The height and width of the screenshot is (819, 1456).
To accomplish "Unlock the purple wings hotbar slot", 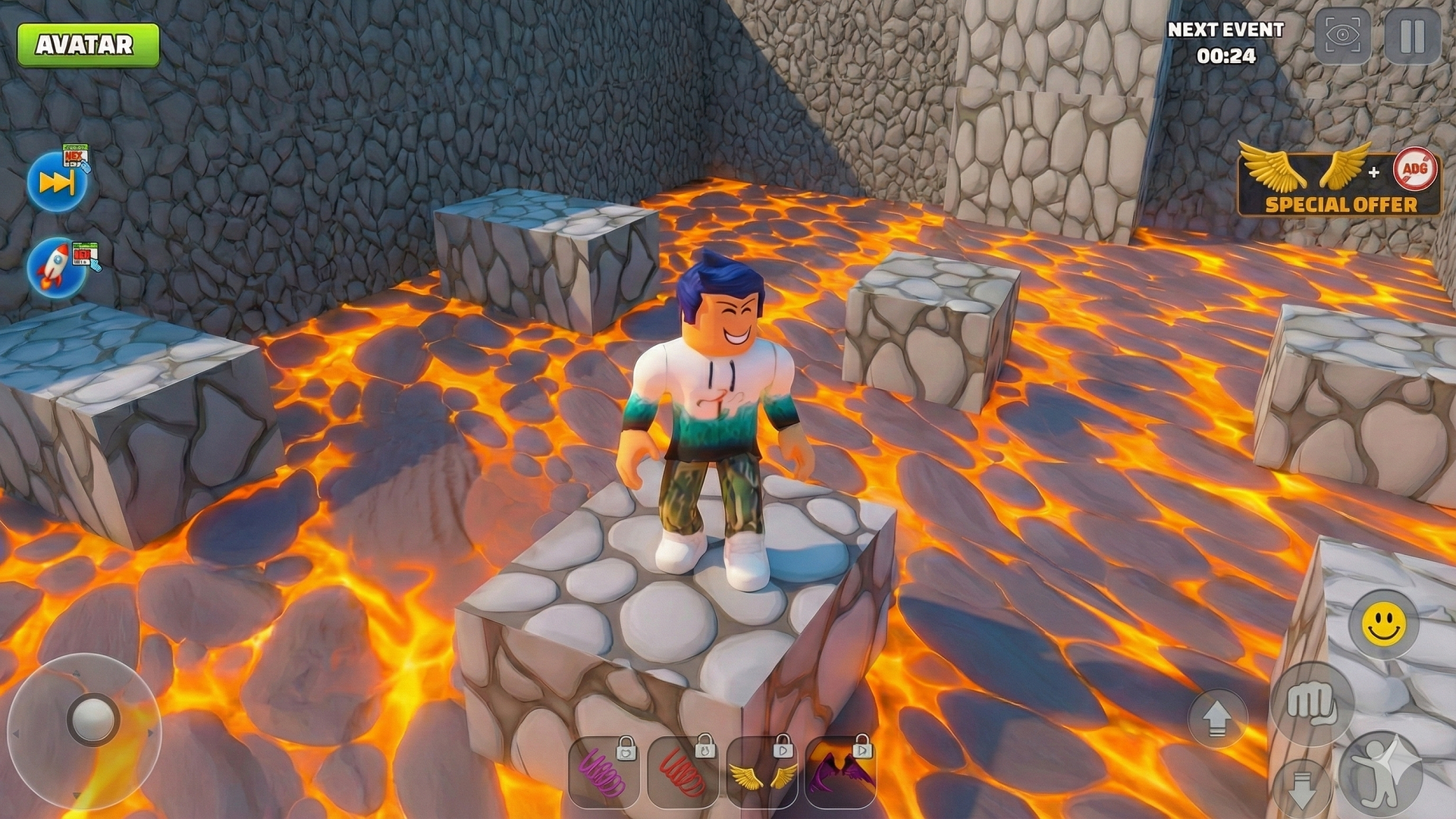I will pos(839,775).
